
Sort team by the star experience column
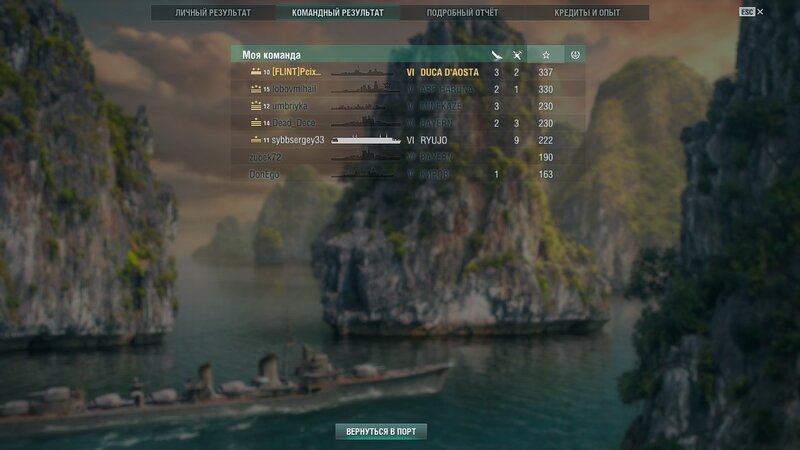545,55
